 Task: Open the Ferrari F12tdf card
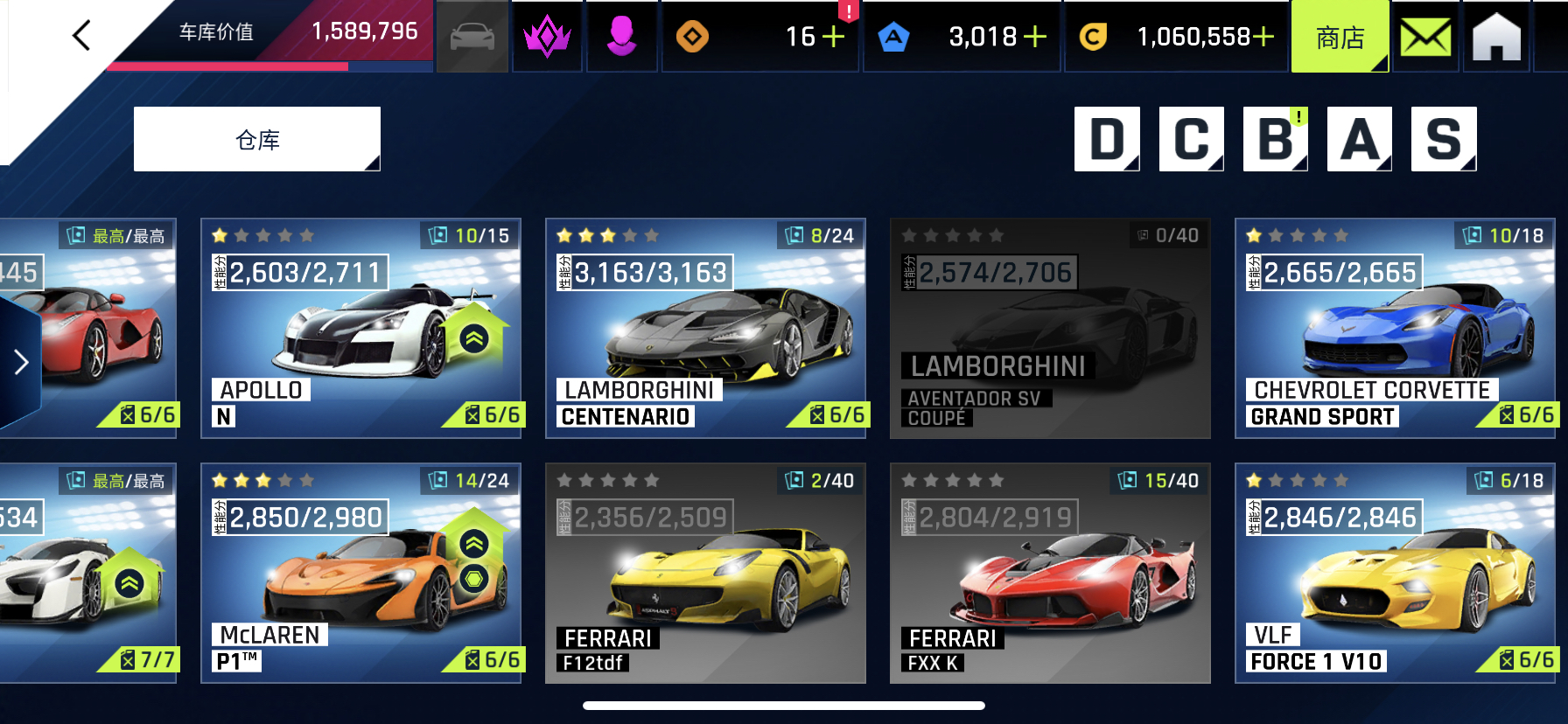pyautogui.click(x=705, y=573)
